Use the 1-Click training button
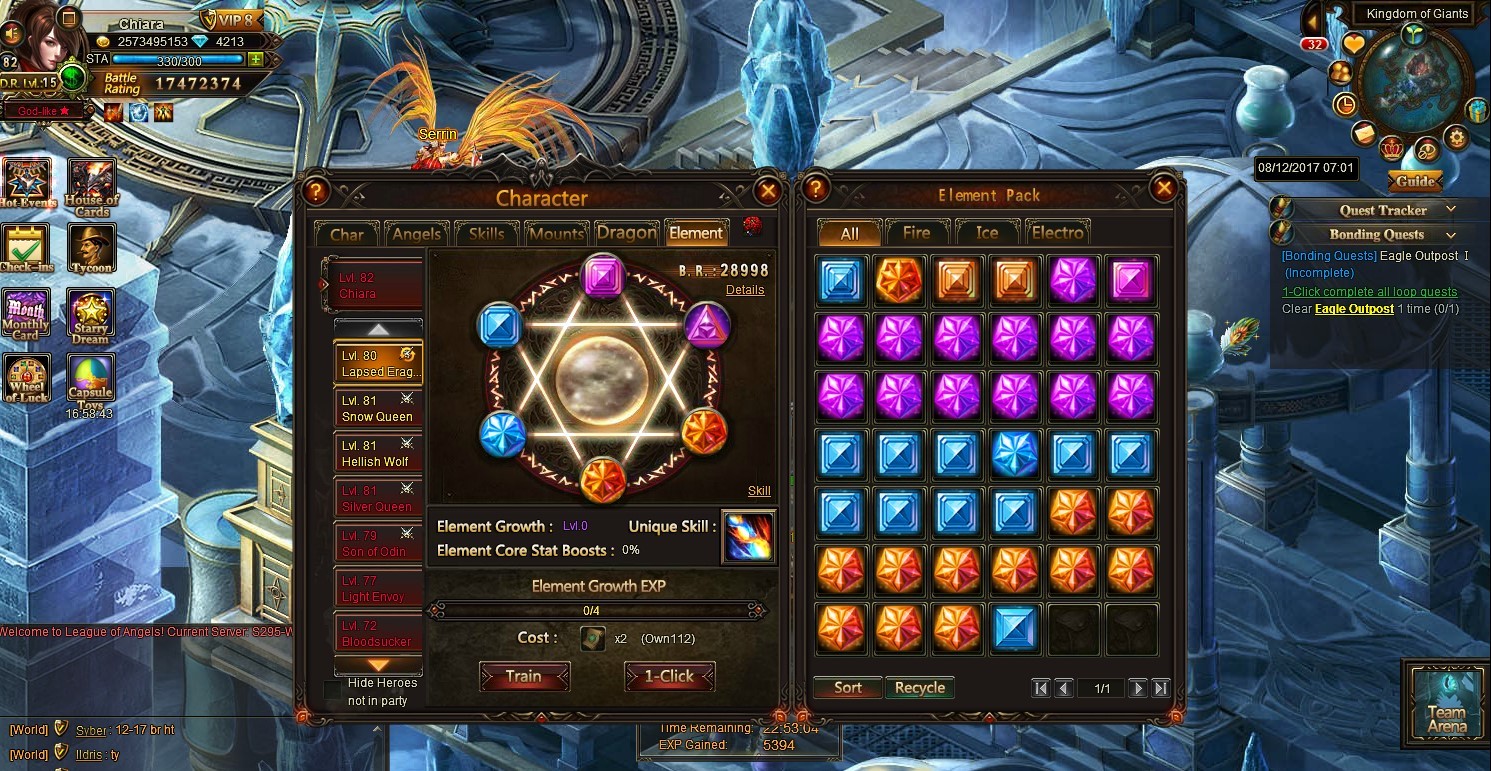Image resolution: width=1491 pixels, height=771 pixels. (669, 677)
